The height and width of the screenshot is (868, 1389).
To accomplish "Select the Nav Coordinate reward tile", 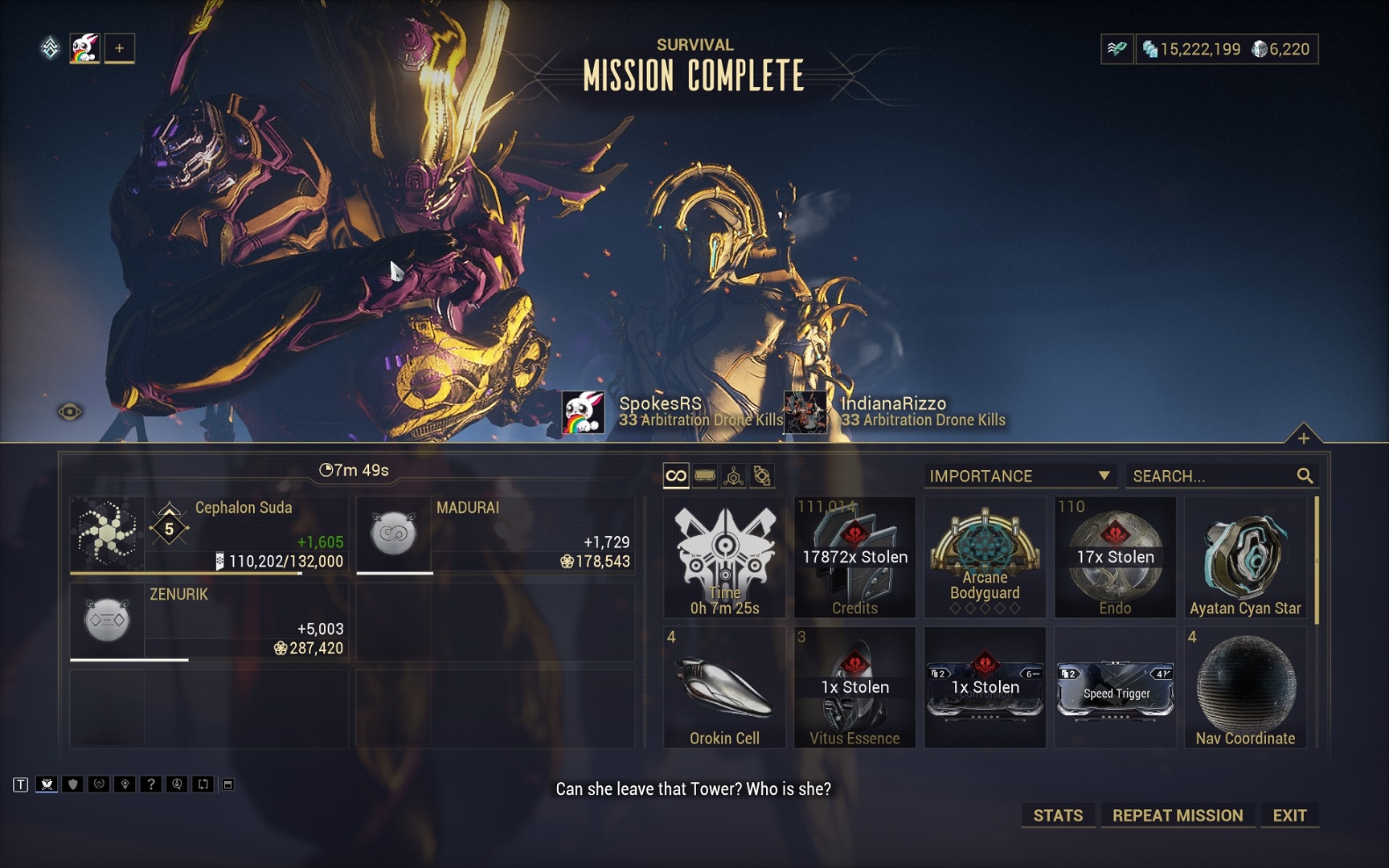I will coord(1245,687).
